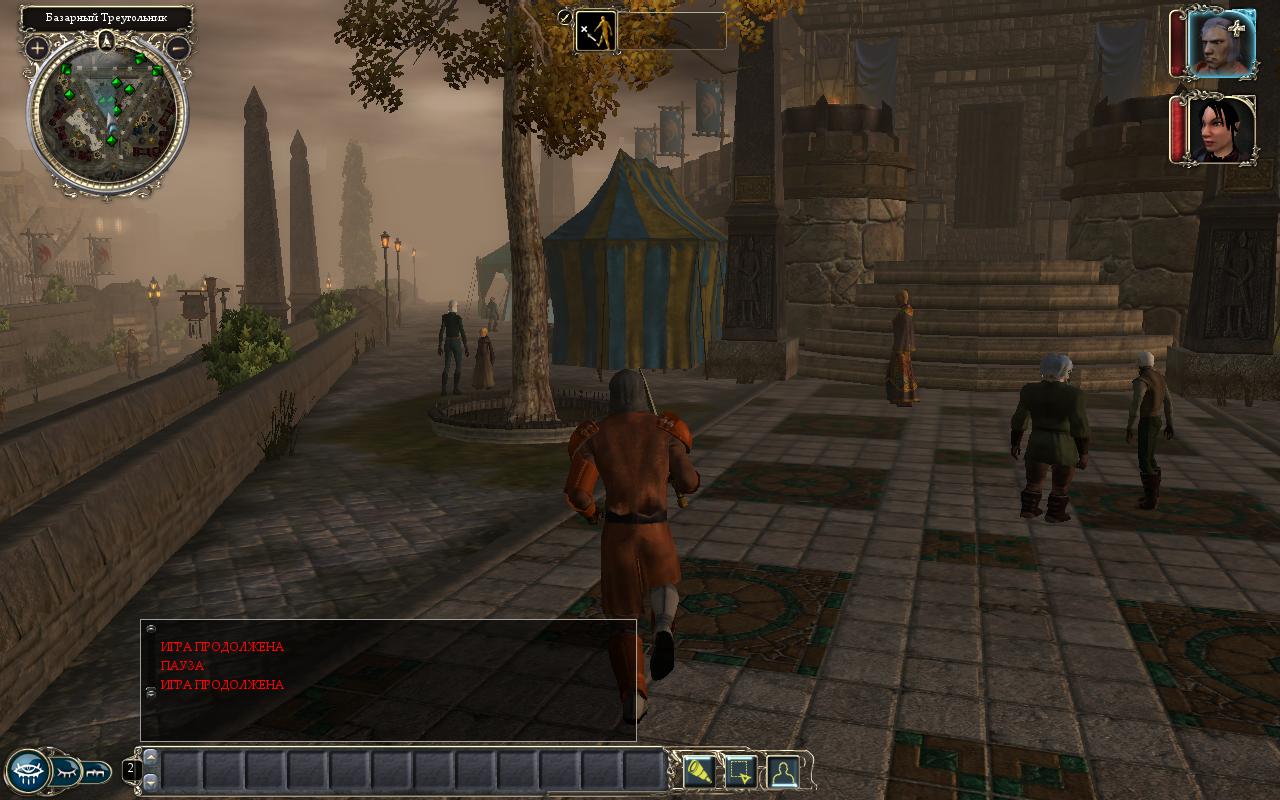This screenshot has height=800, width=1280.
Task: Switch hotbar page with the down arrow
Action: tap(150, 781)
